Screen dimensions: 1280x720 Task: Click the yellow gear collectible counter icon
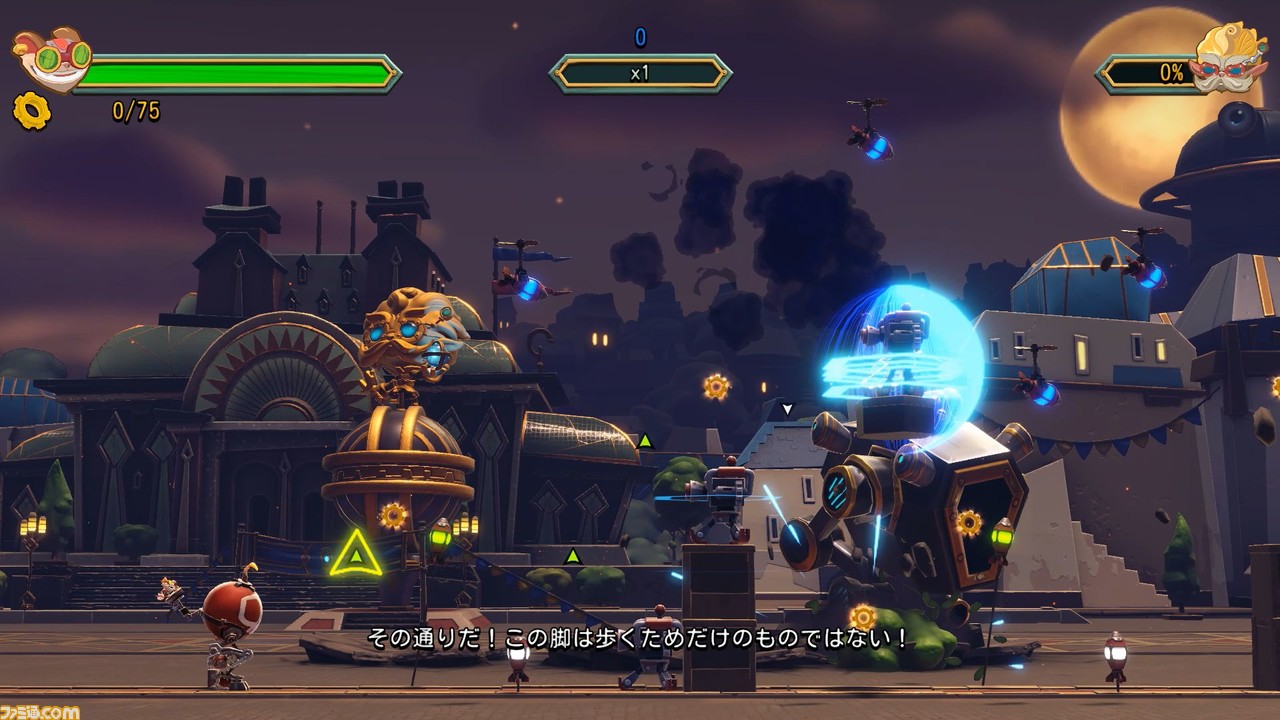click(x=31, y=111)
